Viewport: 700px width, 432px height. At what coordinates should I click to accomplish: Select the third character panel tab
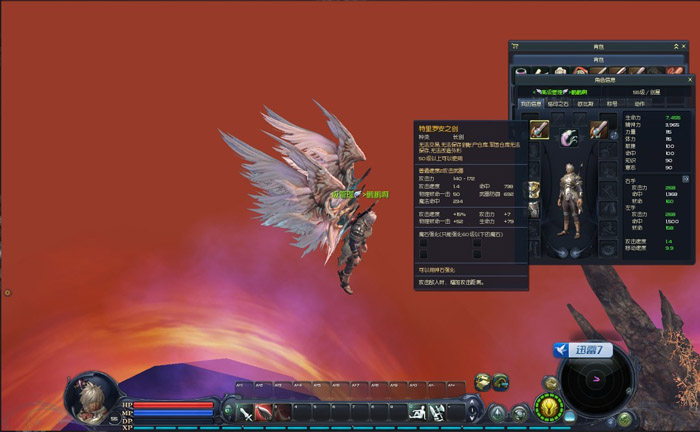tap(584, 102)
